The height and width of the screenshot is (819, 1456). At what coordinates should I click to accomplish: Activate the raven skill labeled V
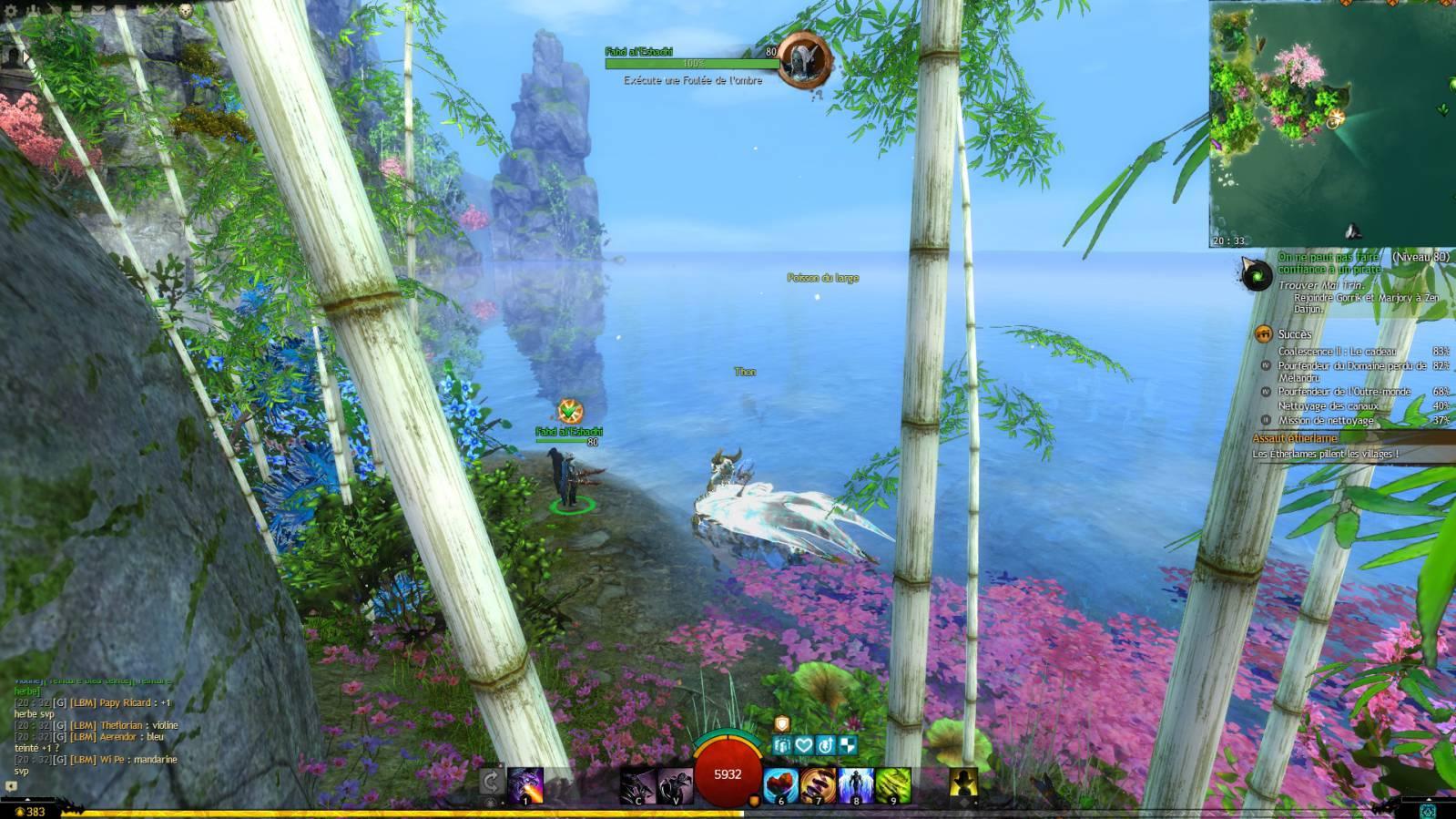(675, 785)
